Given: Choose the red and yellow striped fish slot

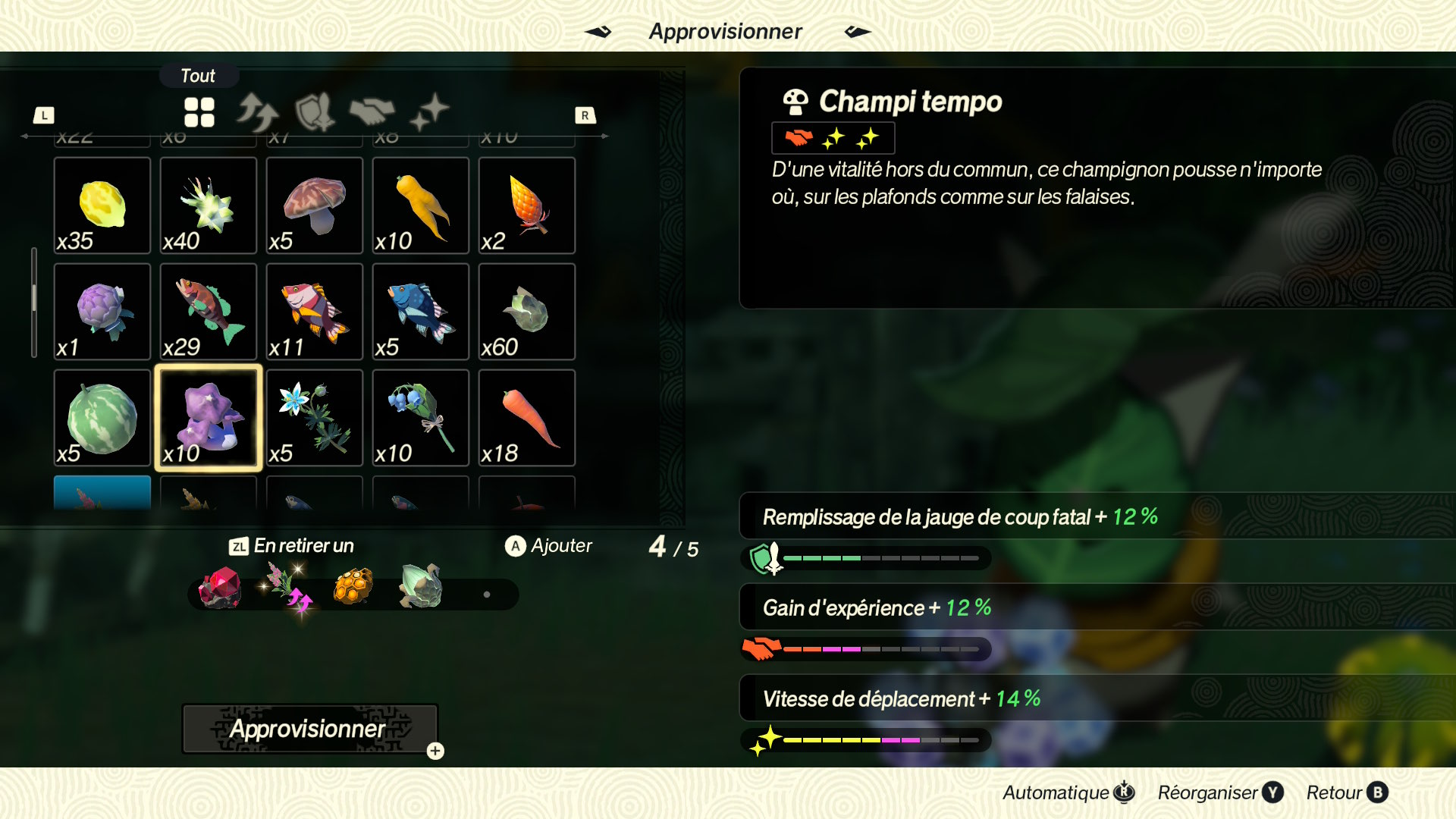Looking at the screenshot, I should (315, 312).
